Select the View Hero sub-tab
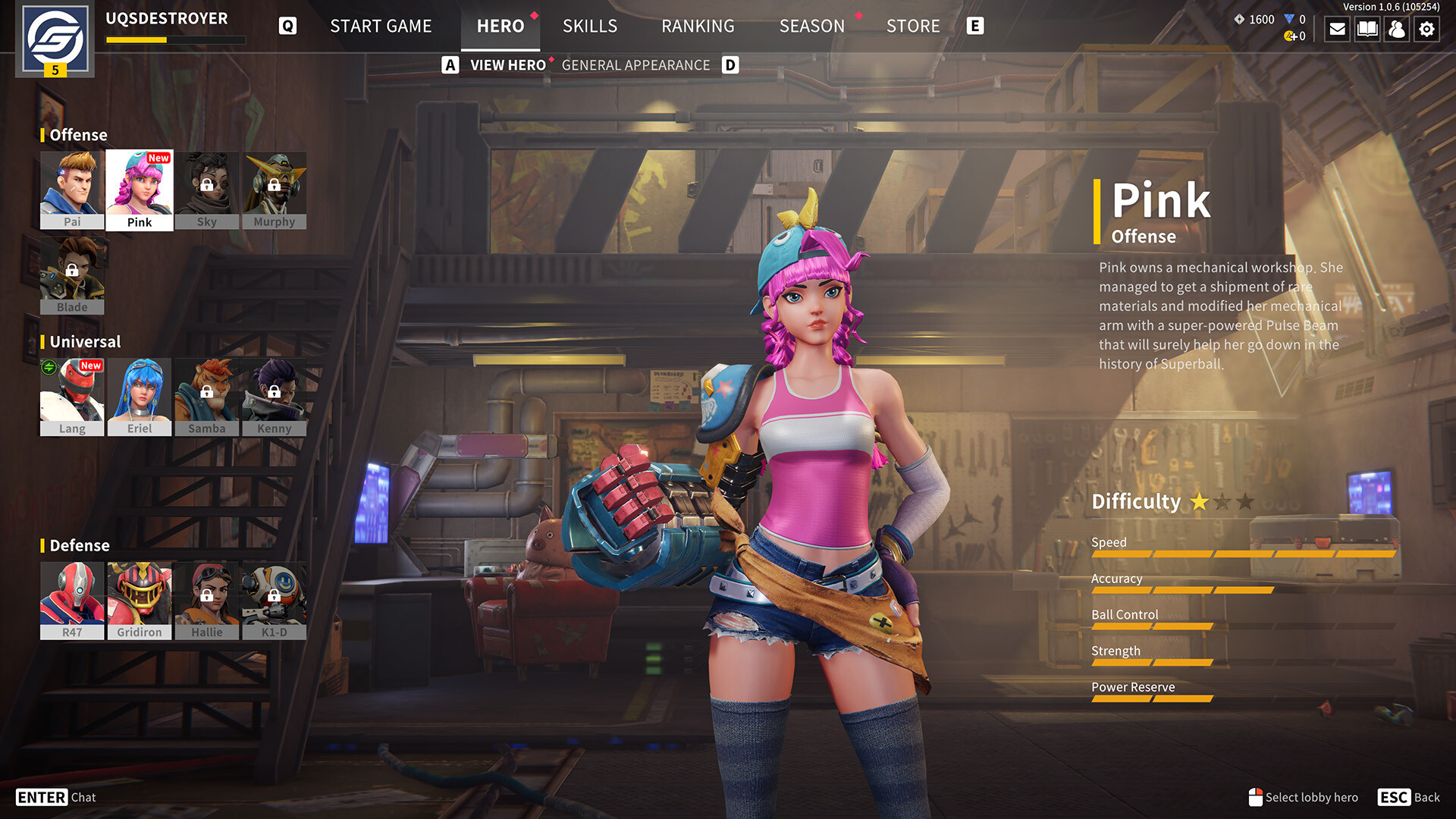The width and height of the screenshot is (1456, 819). (507, 65)
